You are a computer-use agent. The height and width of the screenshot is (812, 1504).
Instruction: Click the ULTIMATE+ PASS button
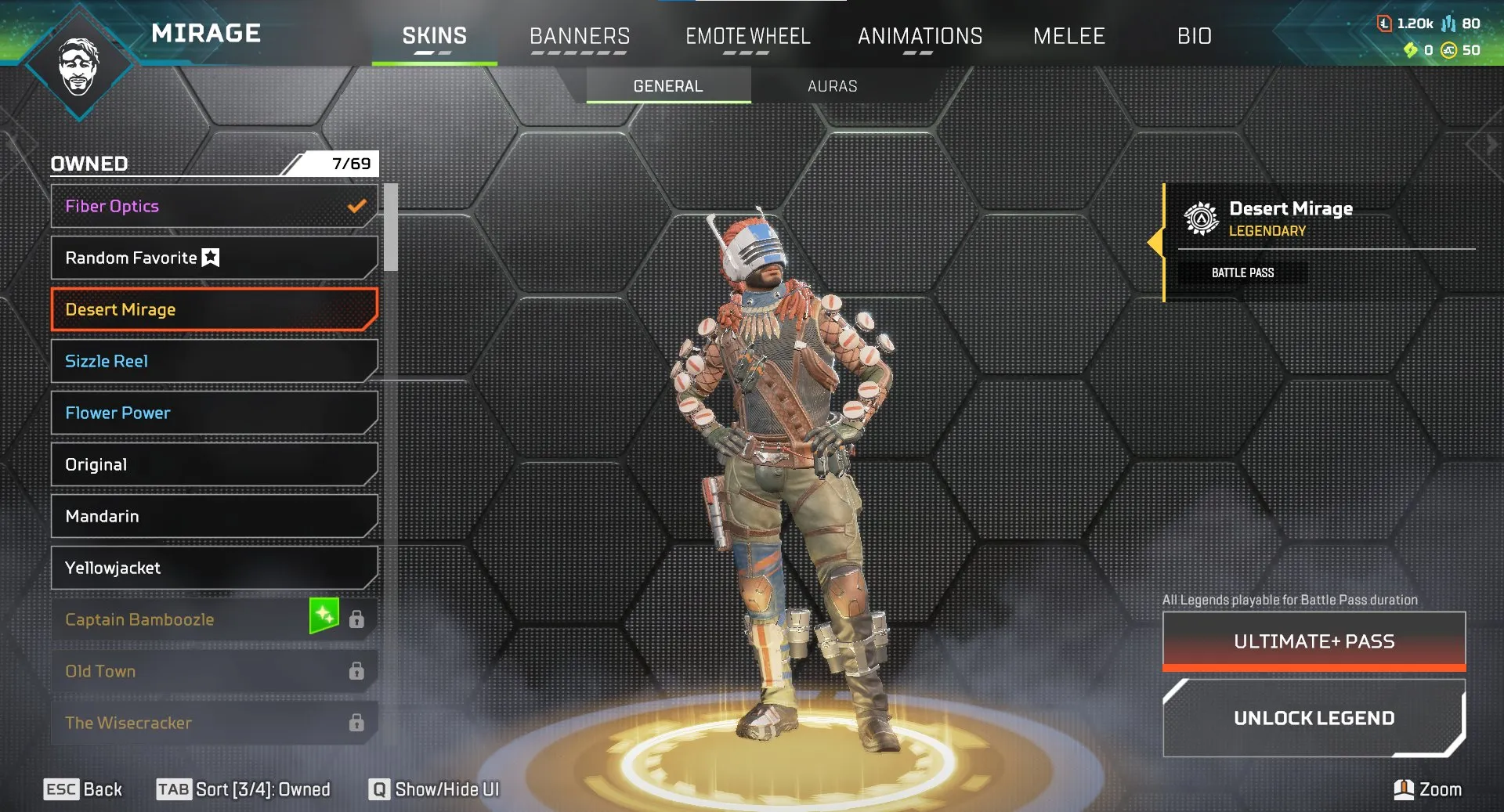point(1313,641)
